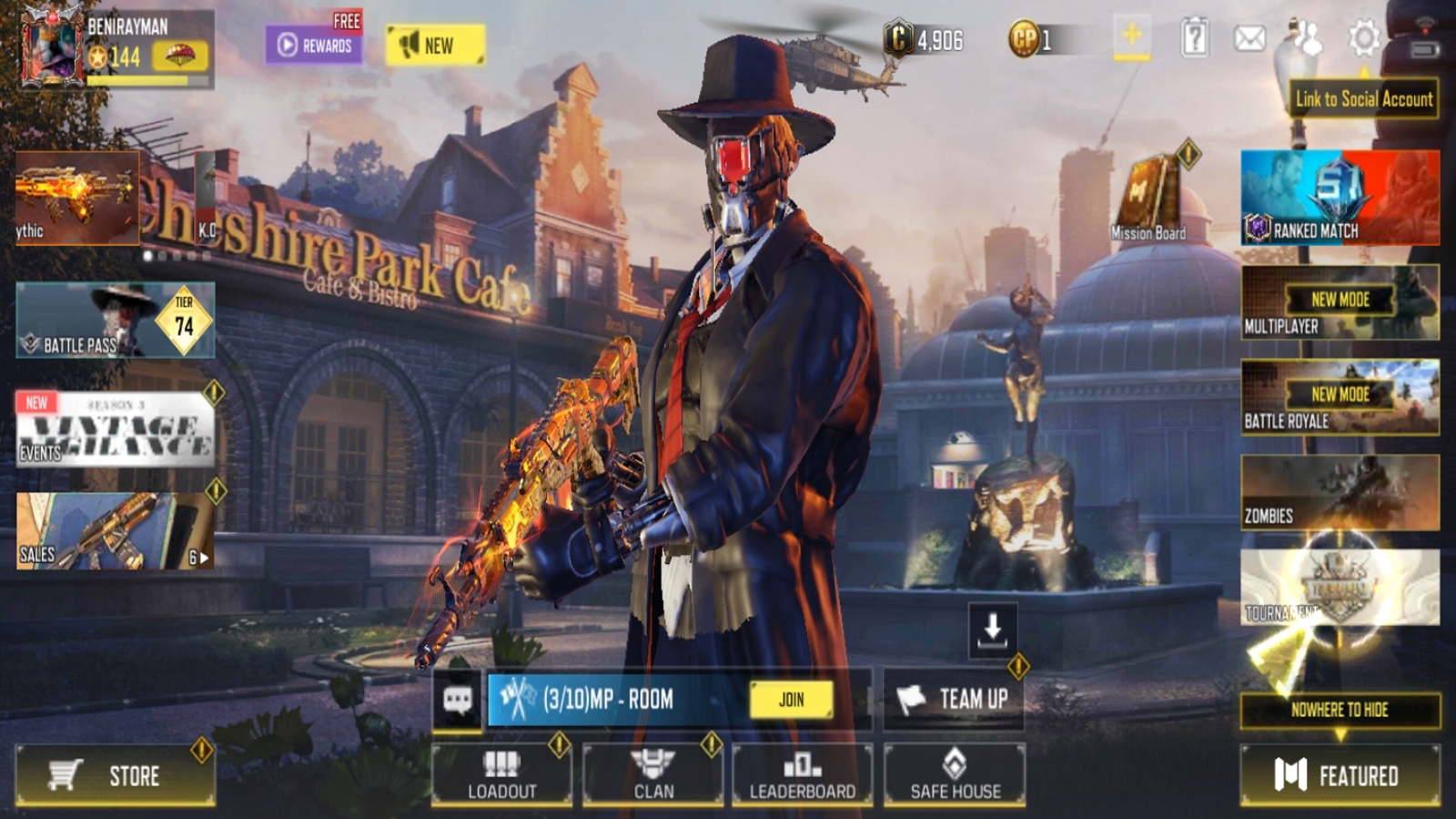
Task: Open the Loadout screen
Action: pos(501,775)
